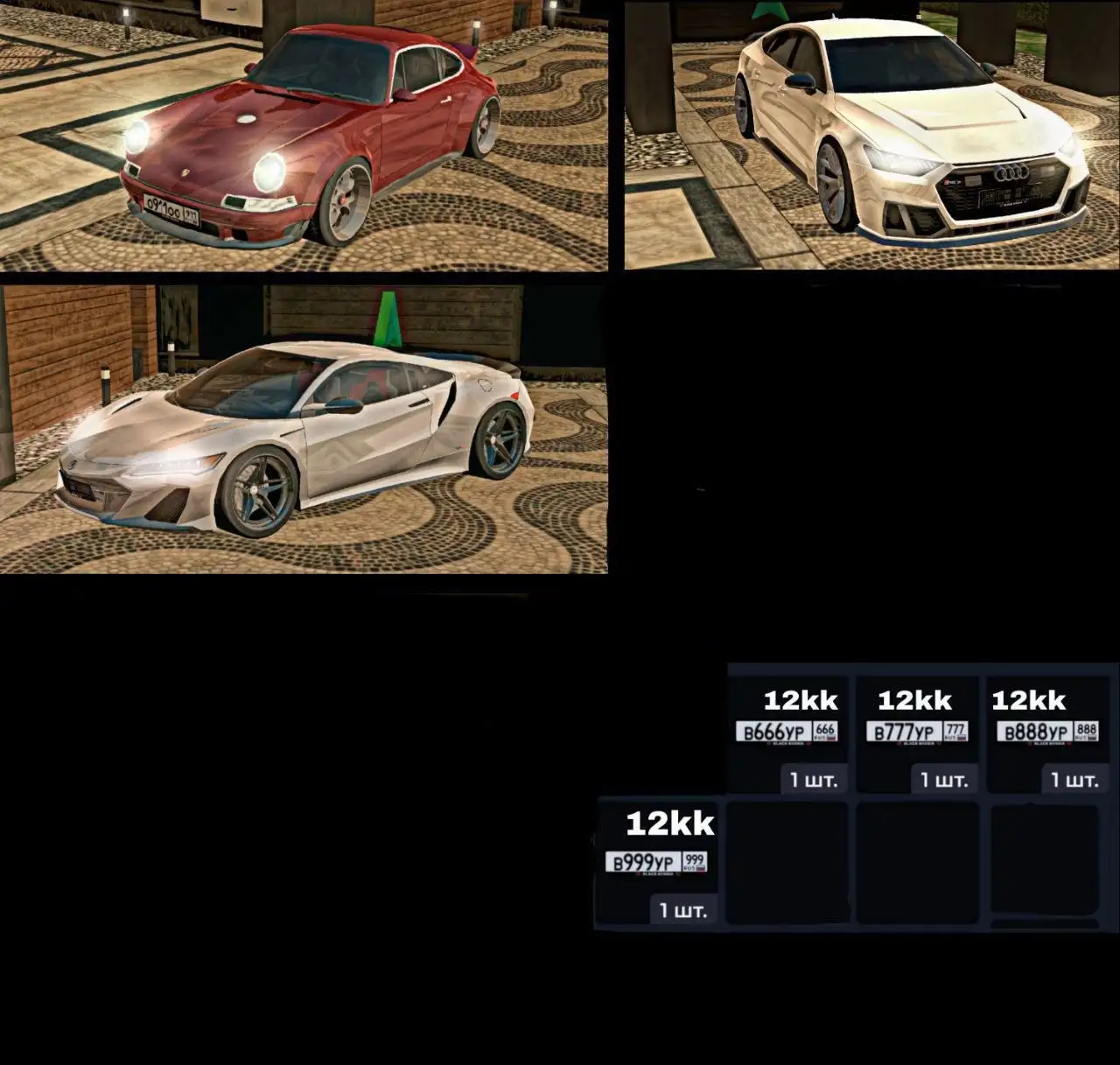Click the 12kk price above В666УР plate
Viewport: 1120px width, 1065px height.
[x=801, y=700]
